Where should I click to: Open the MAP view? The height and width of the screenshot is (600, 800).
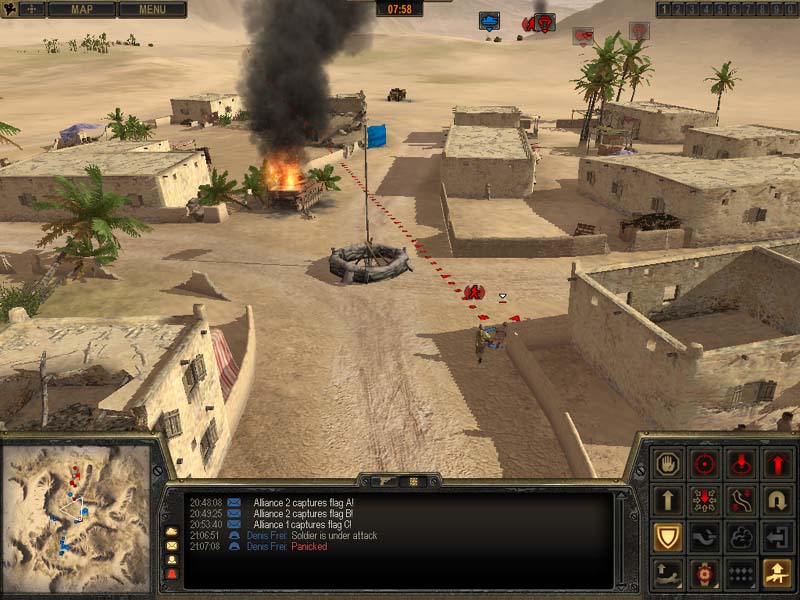pos(81,9)
